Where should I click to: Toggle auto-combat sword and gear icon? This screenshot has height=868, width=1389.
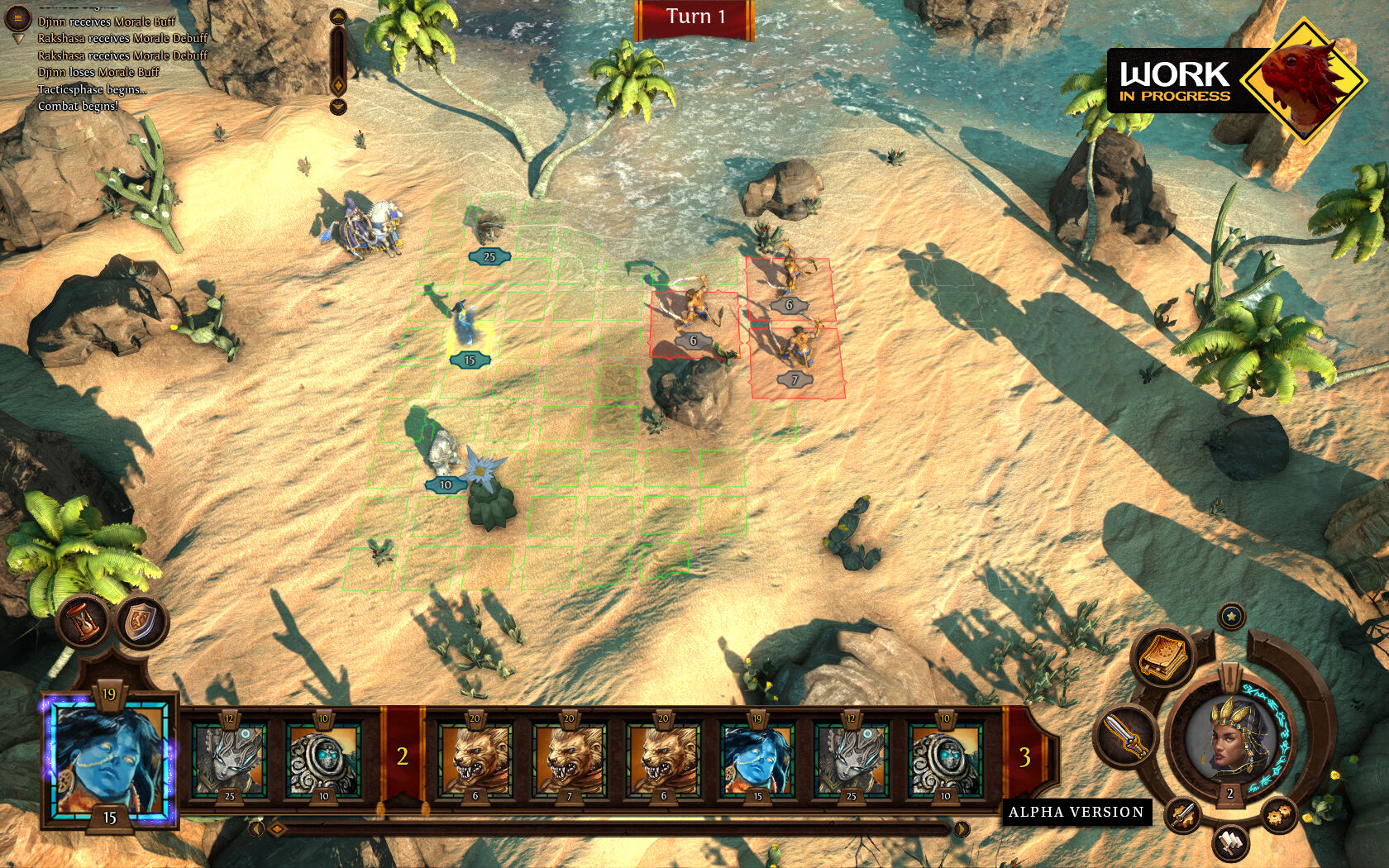1183,815
